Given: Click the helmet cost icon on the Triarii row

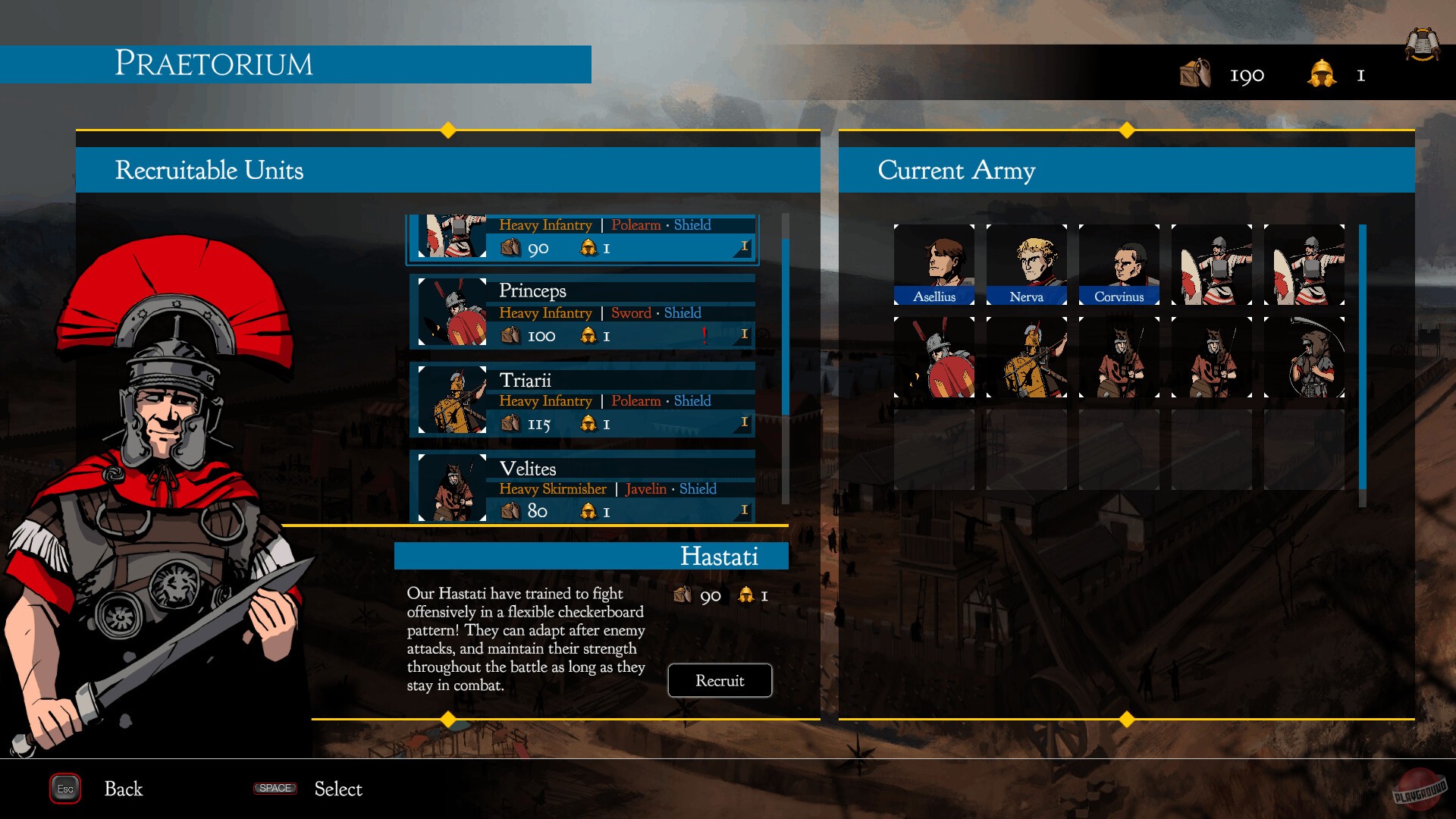Looking at the screenshot, I should pyautogui.click(x=587, y=423).
